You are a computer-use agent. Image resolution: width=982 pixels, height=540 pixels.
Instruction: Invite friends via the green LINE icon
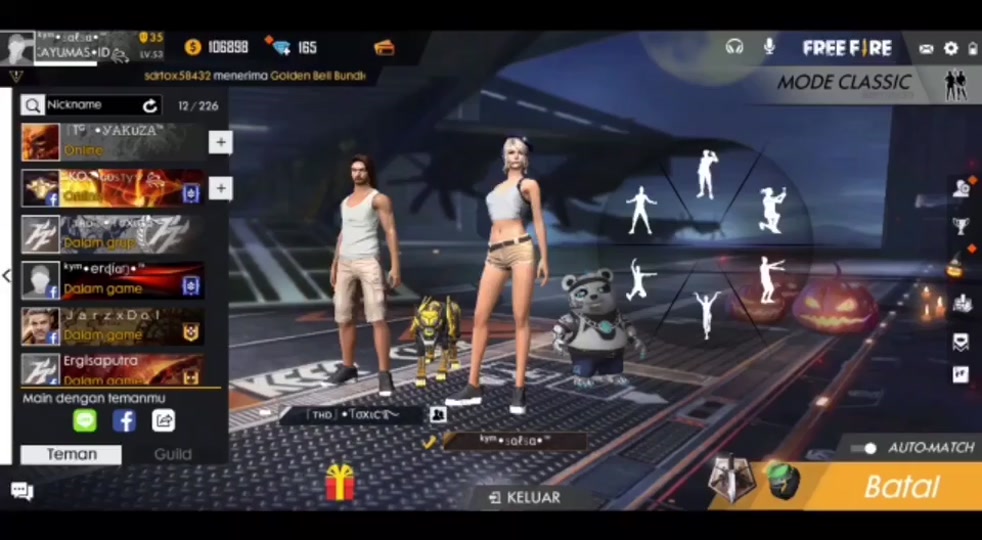point(85,421)
